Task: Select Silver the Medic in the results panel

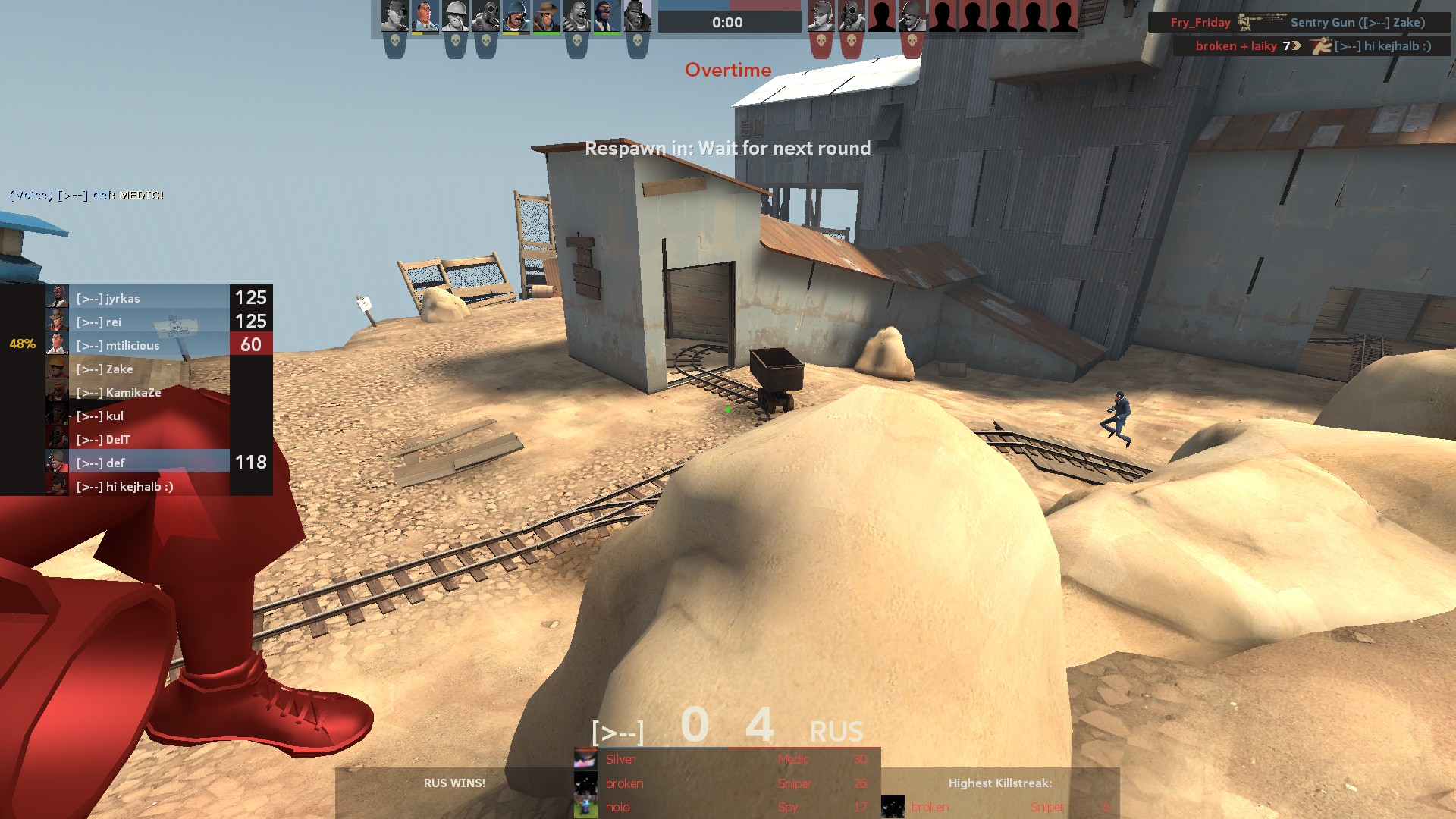Action: (x=726, y=759)
